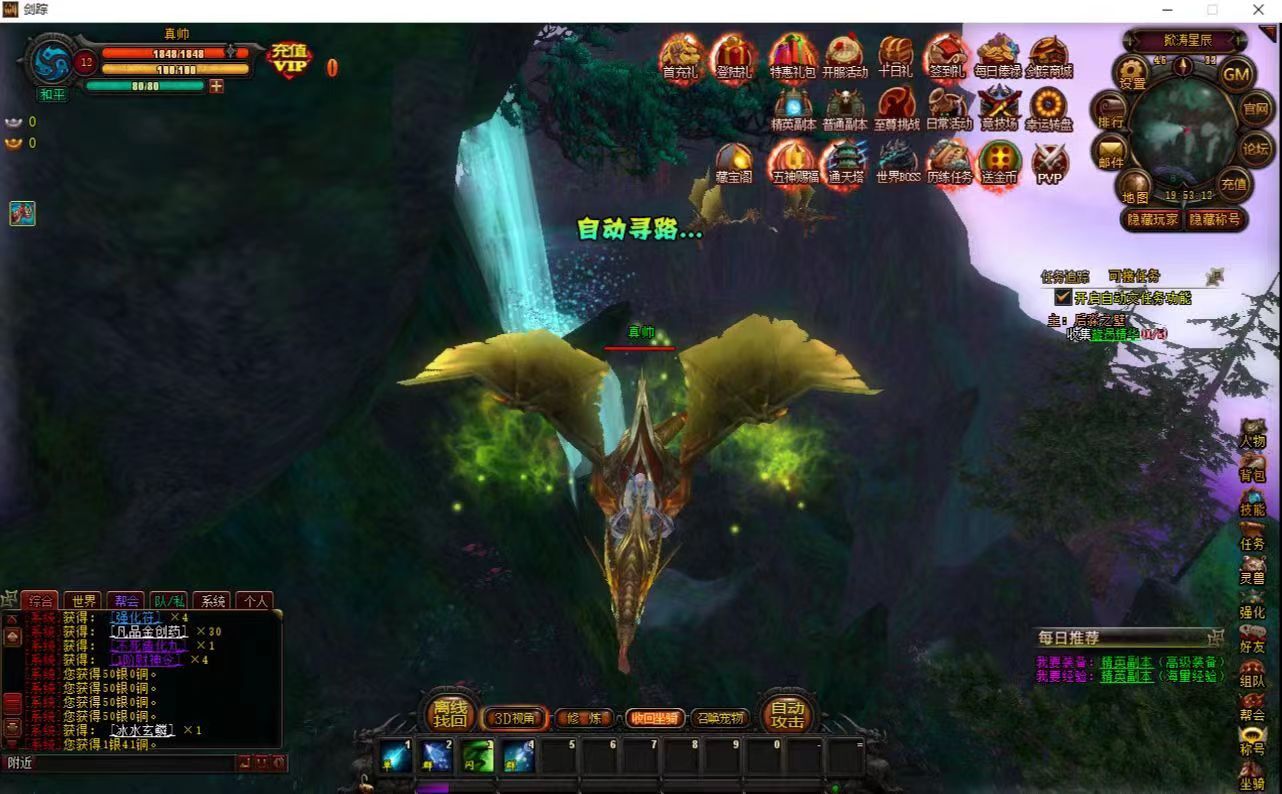This screenshot has width=1282, height=794.
Task: Toggle the 开启自动交任务功能 checkbox
Action: [1063, 297]
